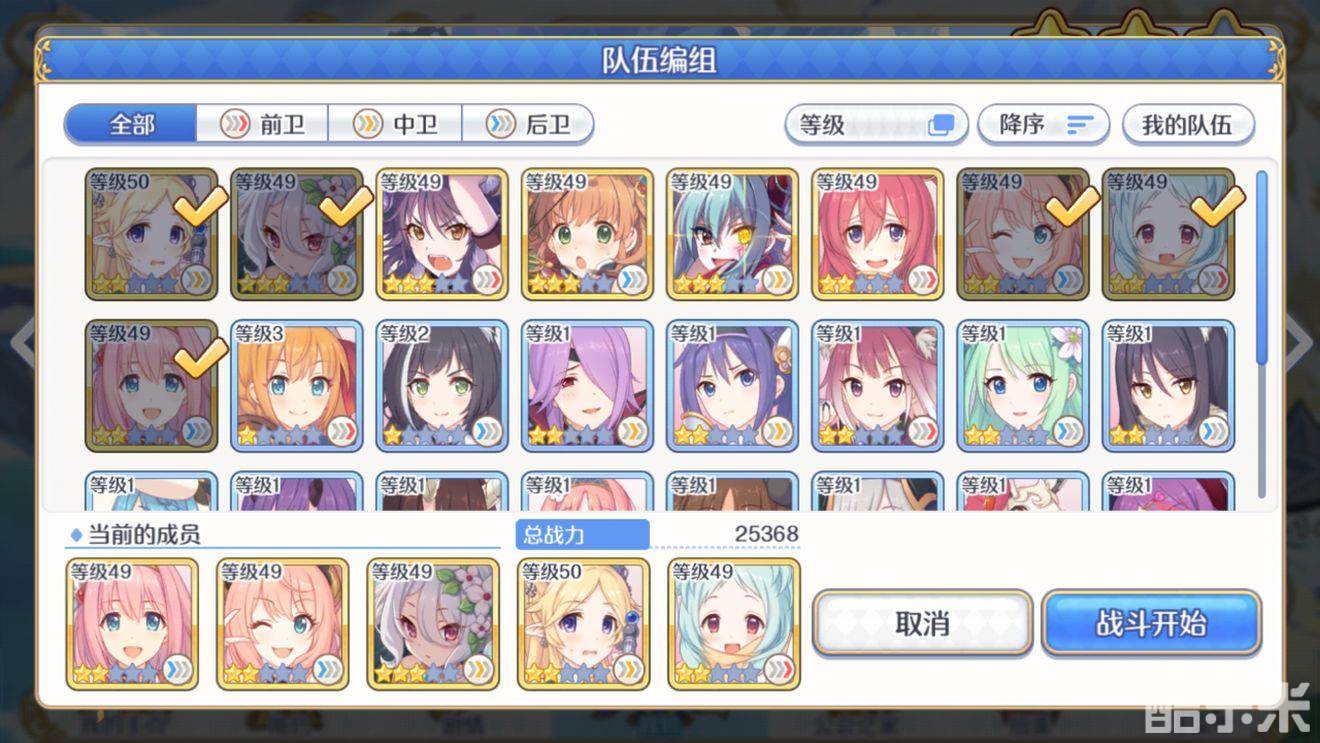Cancel with the 取消 button

[x=921, y=623]
